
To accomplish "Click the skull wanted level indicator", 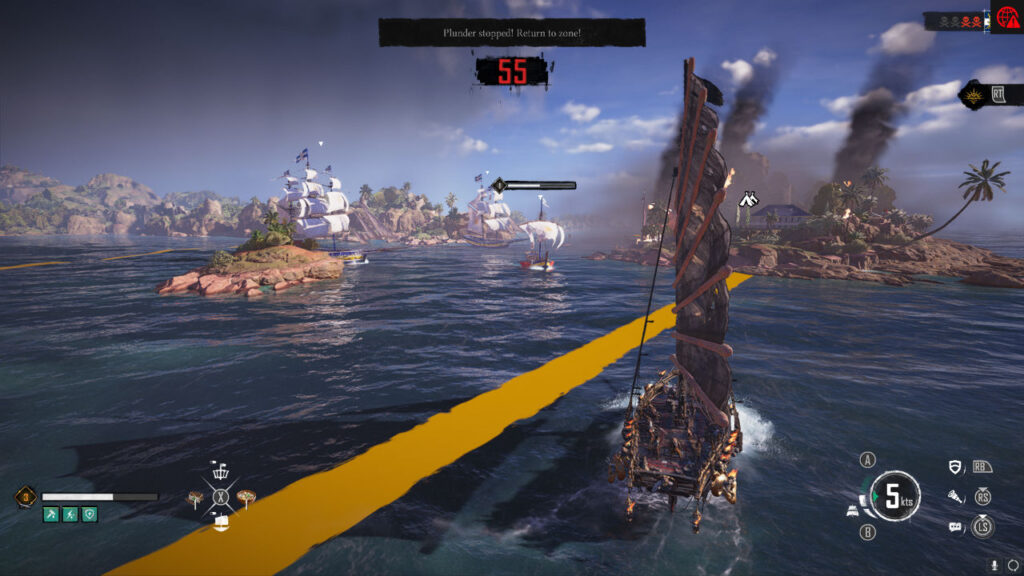I will click(x=955, y=20).
